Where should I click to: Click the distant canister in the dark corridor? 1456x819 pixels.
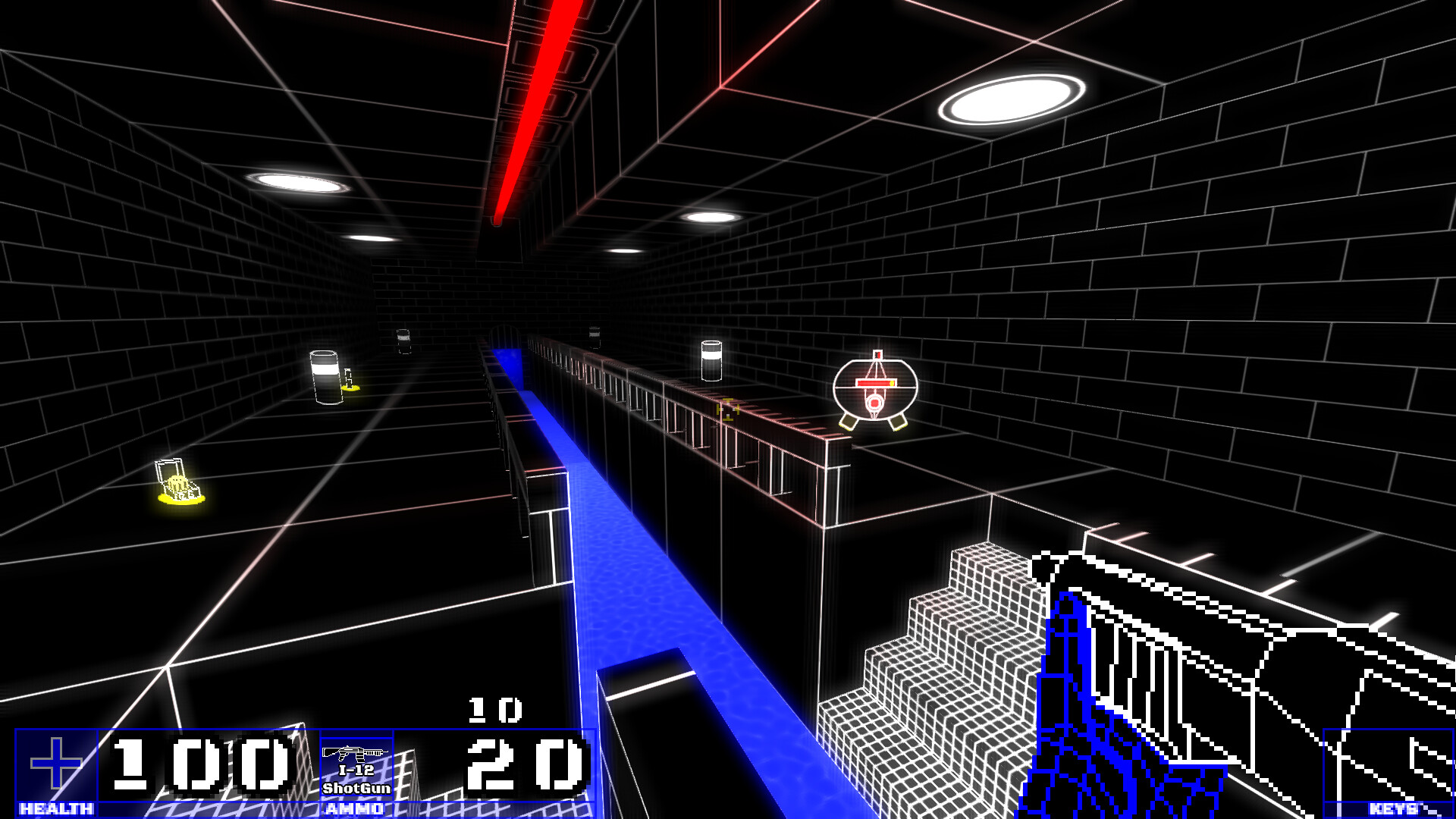(x=403, y=340)
